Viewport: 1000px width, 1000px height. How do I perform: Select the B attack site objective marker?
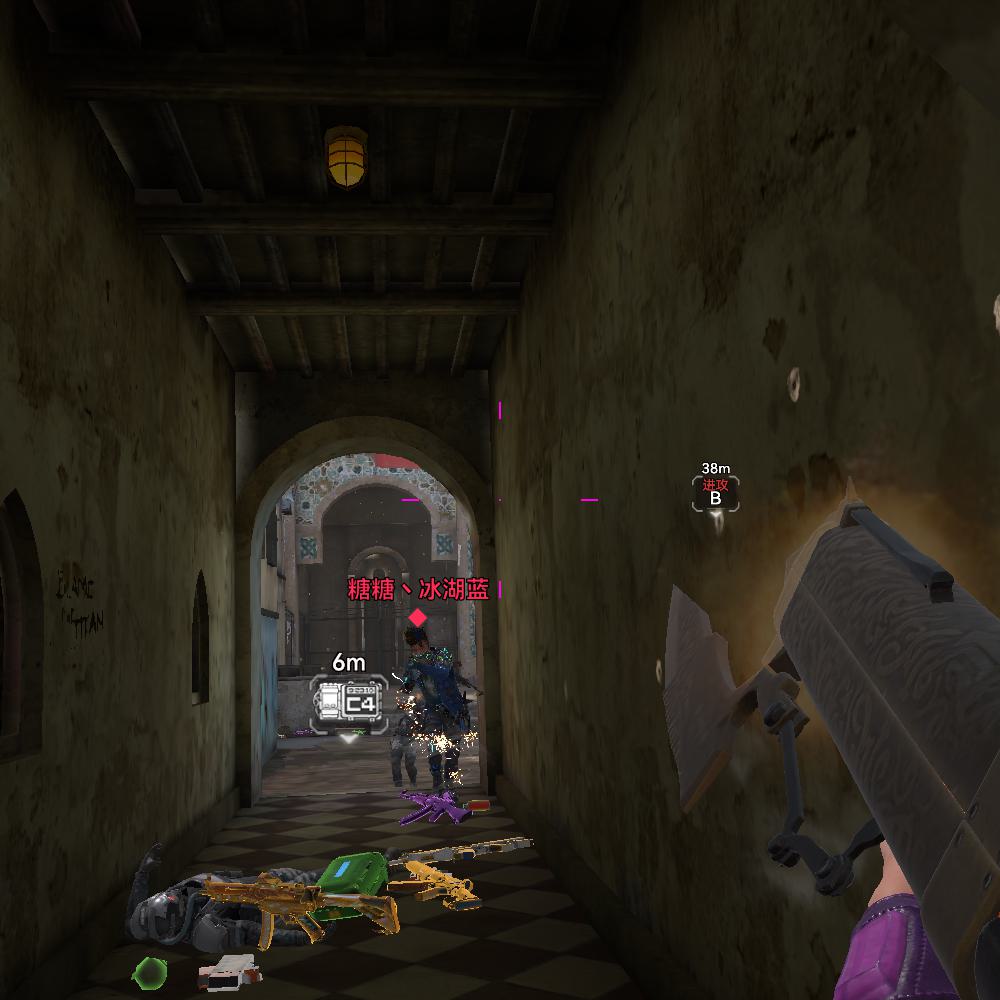(x=715, y=493)
